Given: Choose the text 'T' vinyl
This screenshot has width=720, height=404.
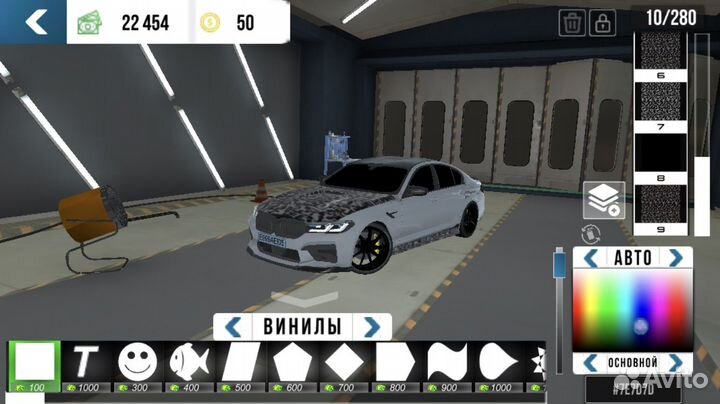Looking at the screenshot, I should (x=87, y=360).
